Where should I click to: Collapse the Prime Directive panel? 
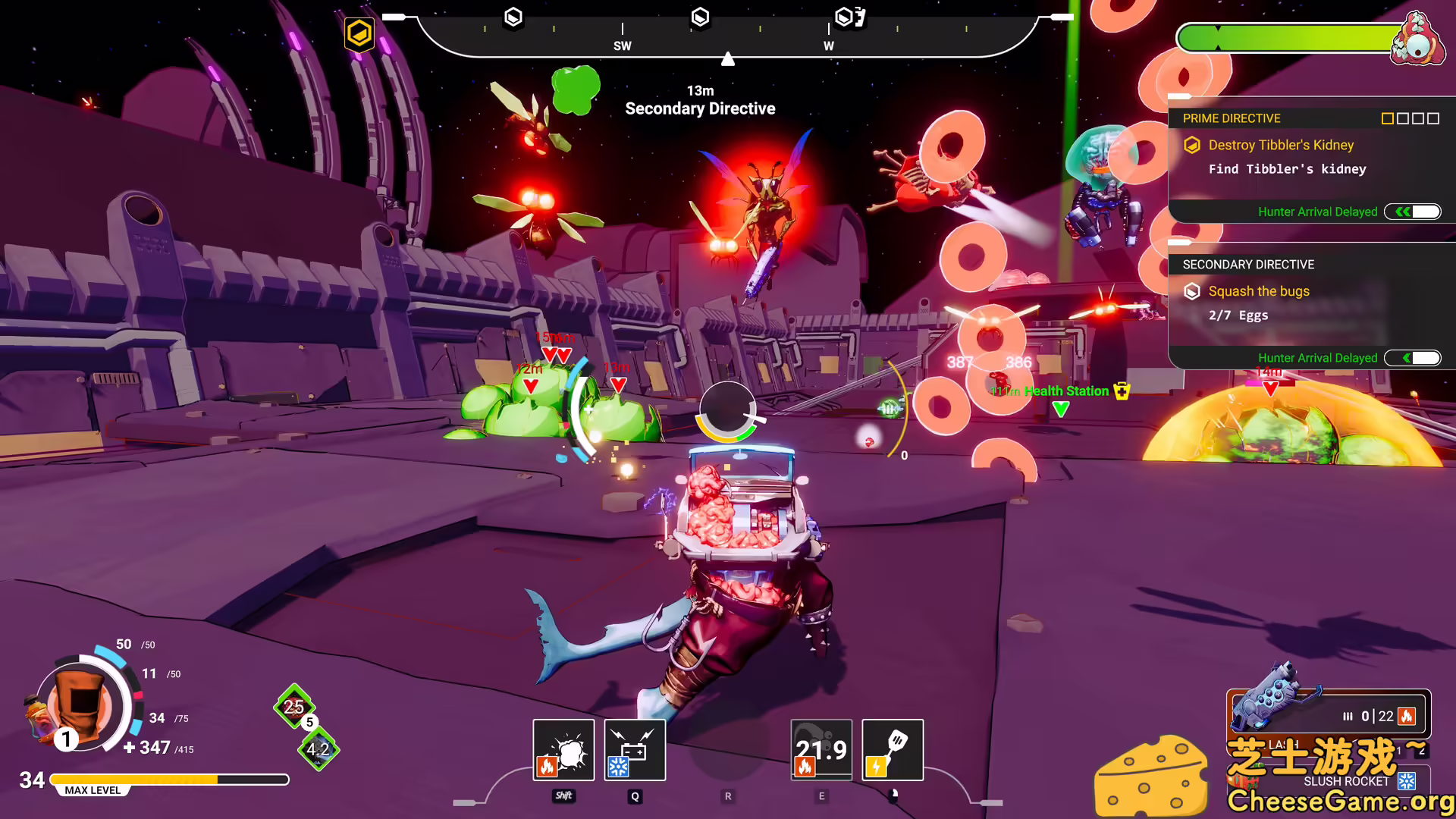tap(1231, 118)
